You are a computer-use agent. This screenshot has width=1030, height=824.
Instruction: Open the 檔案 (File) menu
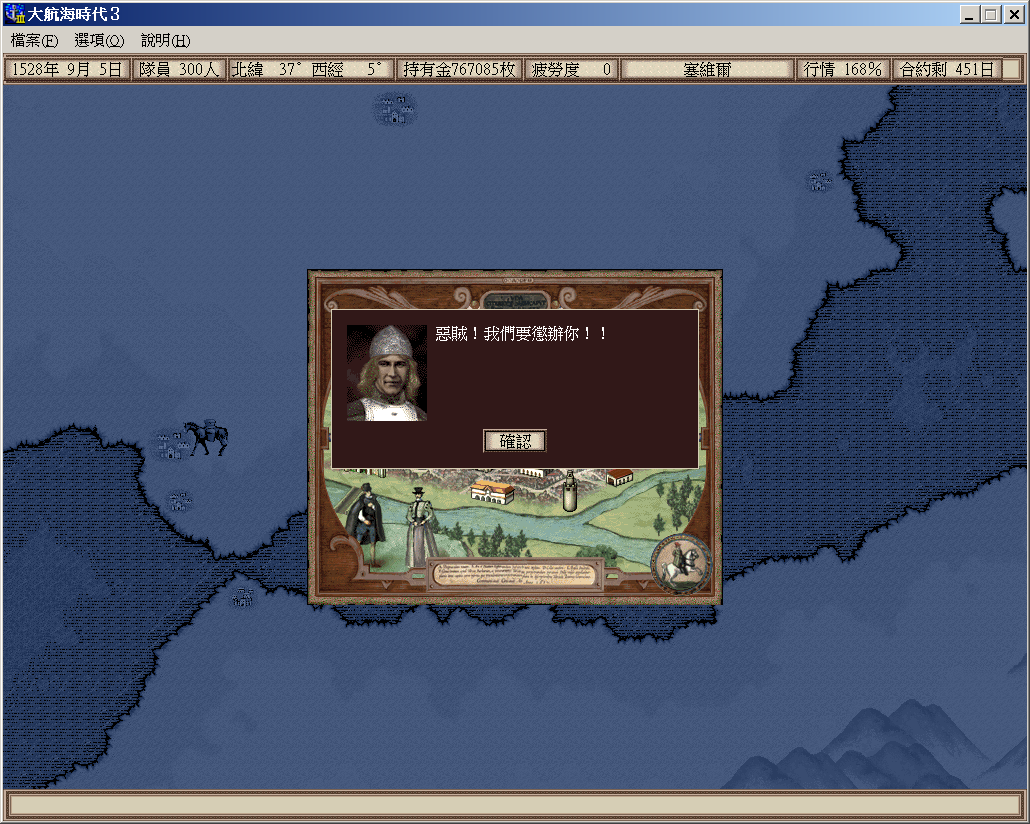coord(35,41)
